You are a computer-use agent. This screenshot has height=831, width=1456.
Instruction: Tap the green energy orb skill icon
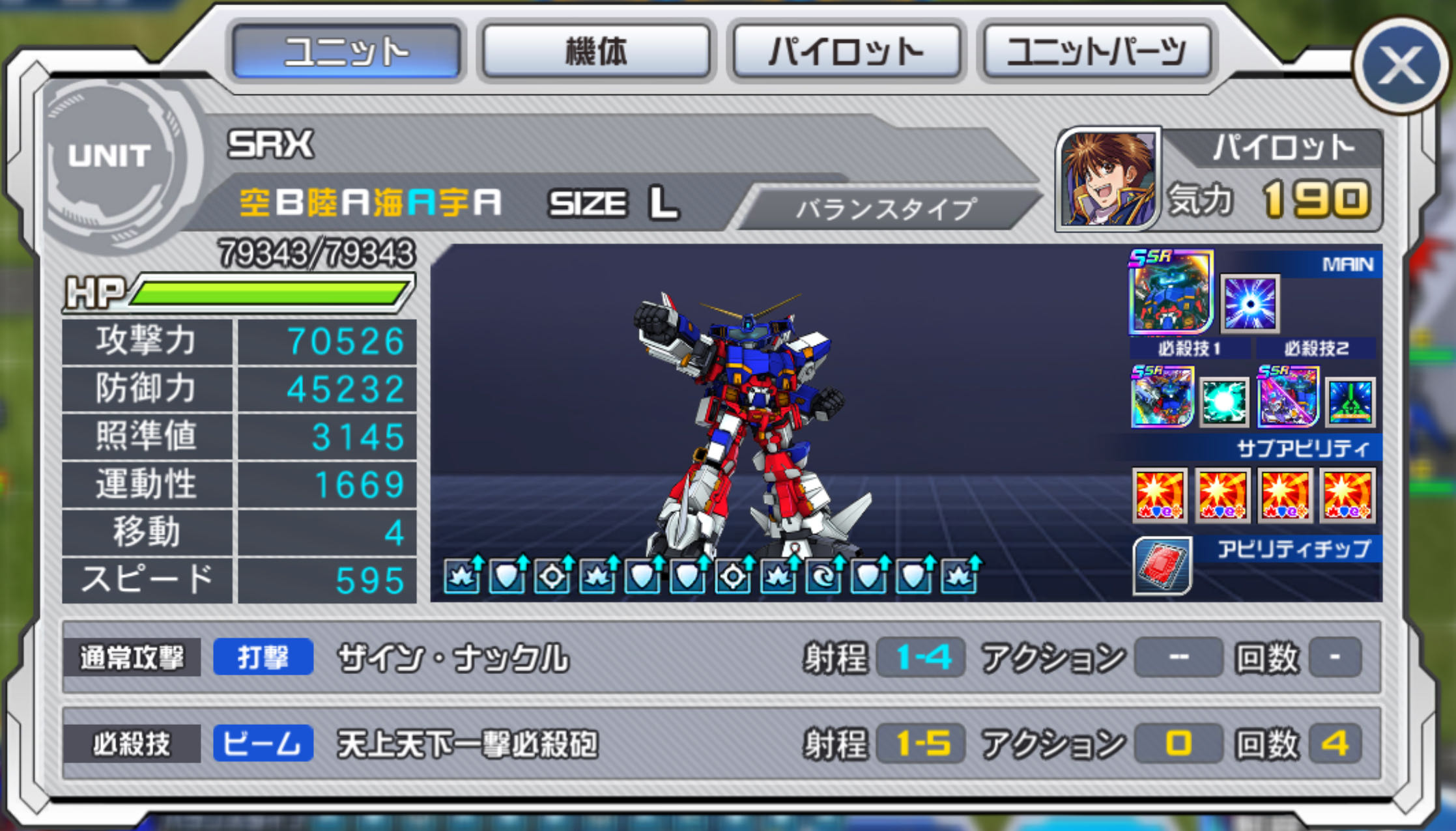pos(1224,402)
